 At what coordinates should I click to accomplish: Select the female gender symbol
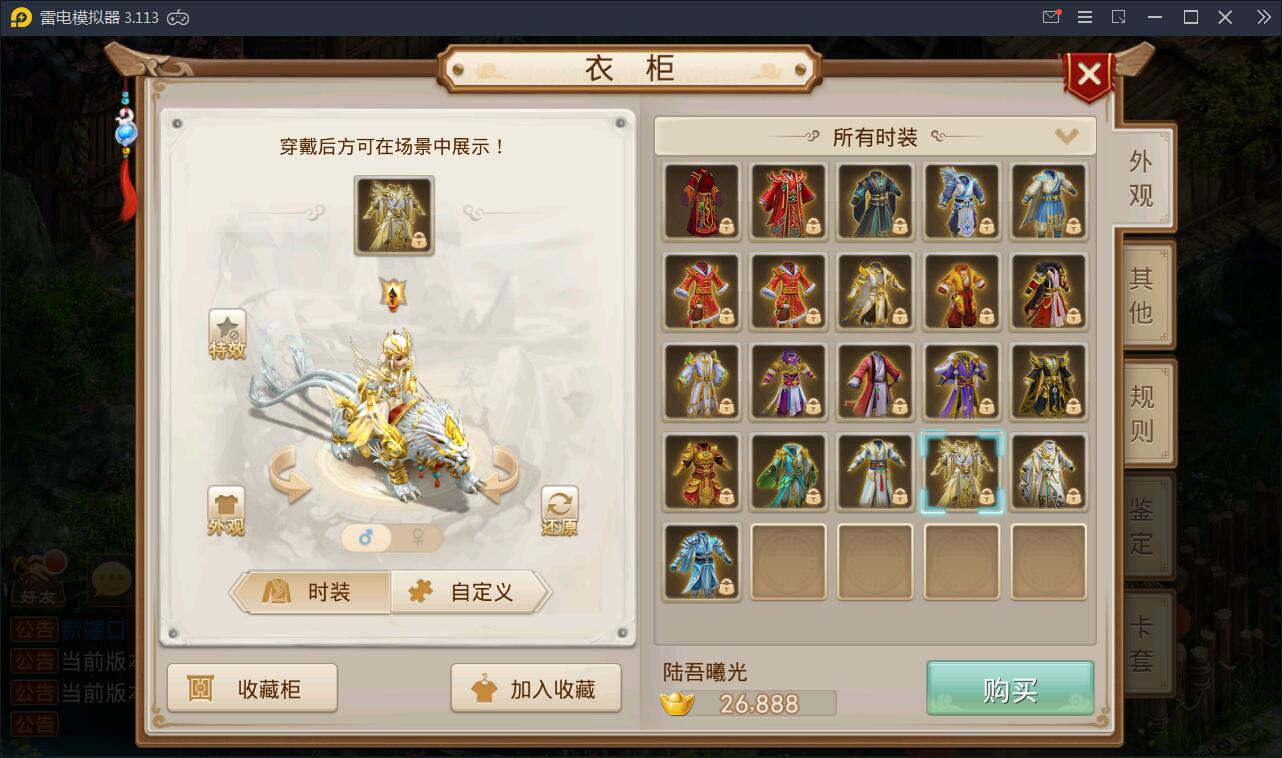pos(419,538)
